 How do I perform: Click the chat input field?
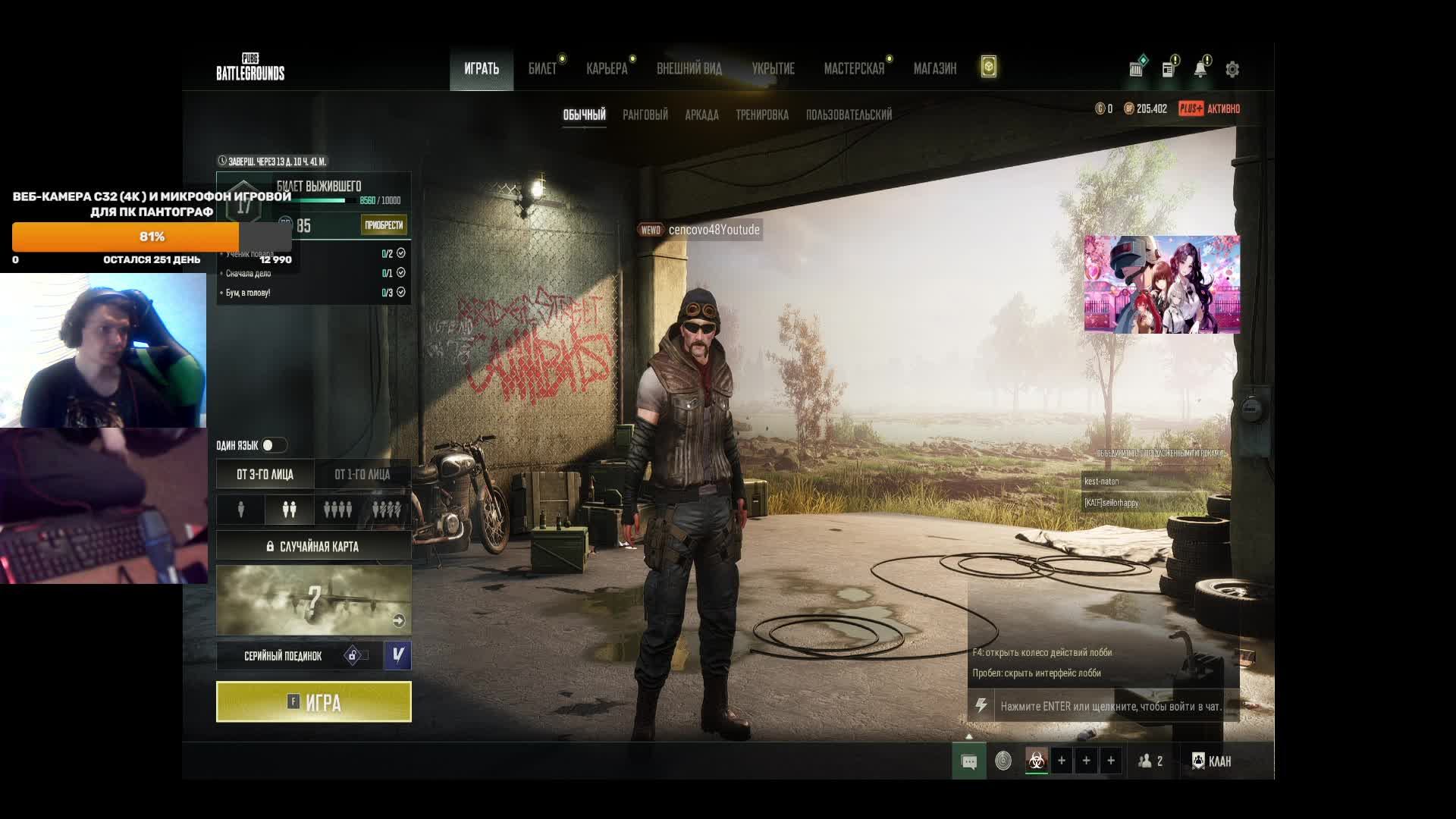click(1110, 706)
